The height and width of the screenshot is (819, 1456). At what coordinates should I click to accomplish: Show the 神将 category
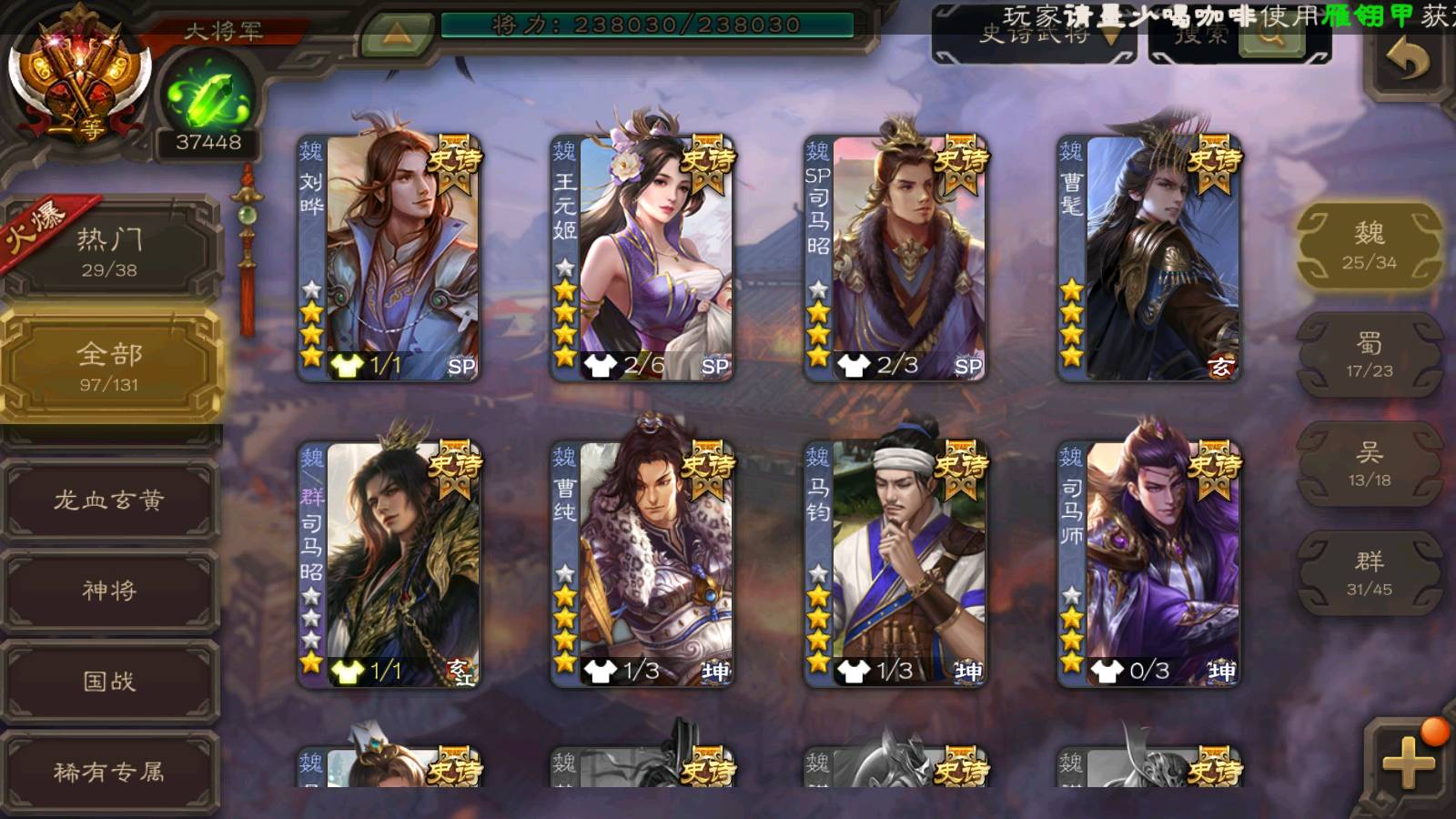110,591
